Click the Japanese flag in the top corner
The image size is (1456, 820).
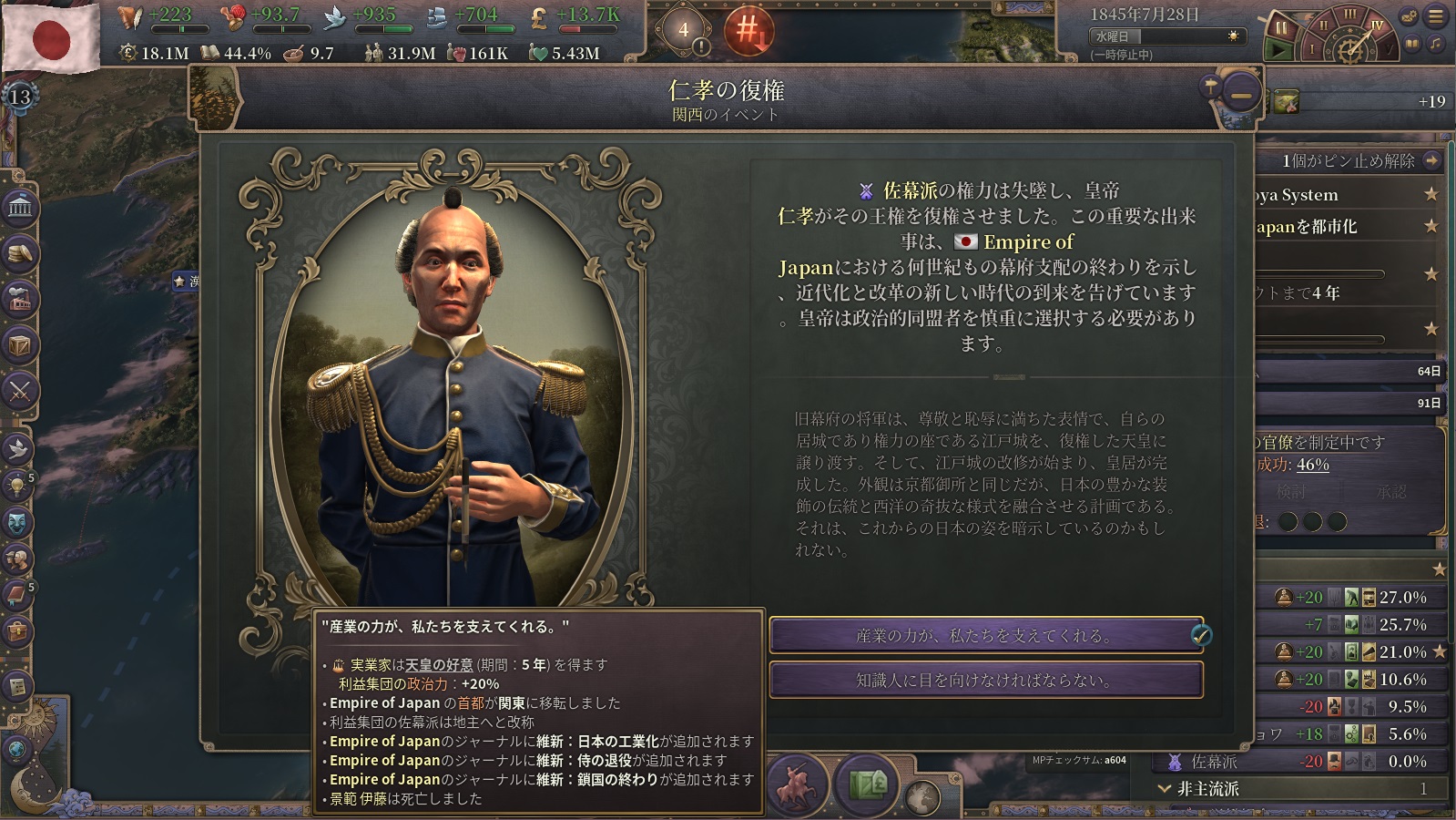51,38
